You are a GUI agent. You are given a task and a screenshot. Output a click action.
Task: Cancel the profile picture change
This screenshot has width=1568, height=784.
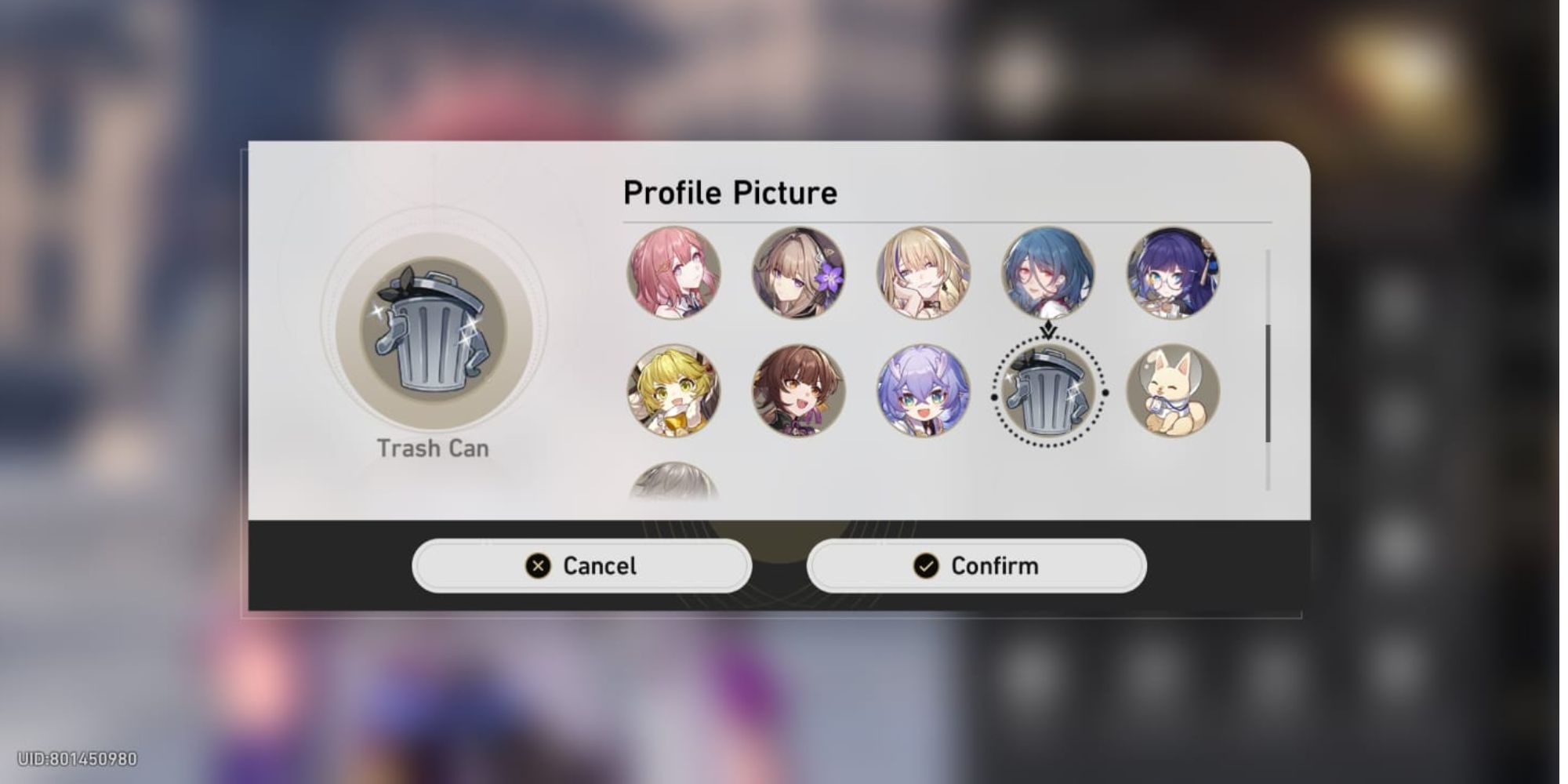(582, 565)
